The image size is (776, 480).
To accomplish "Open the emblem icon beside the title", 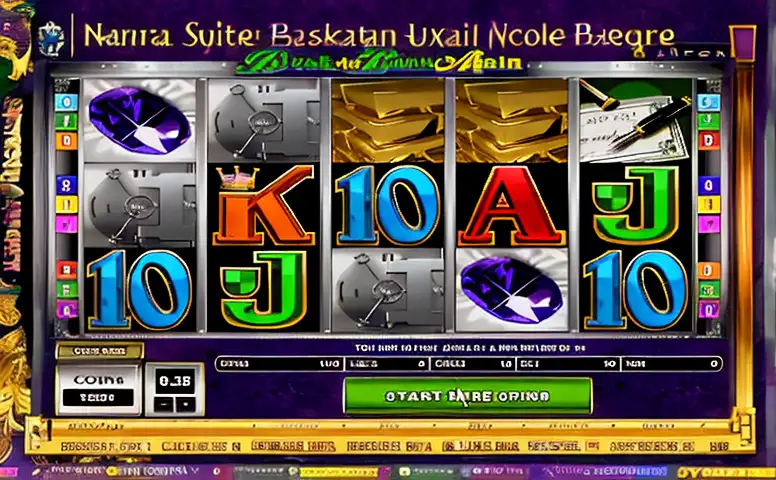I will click(53, 40).
